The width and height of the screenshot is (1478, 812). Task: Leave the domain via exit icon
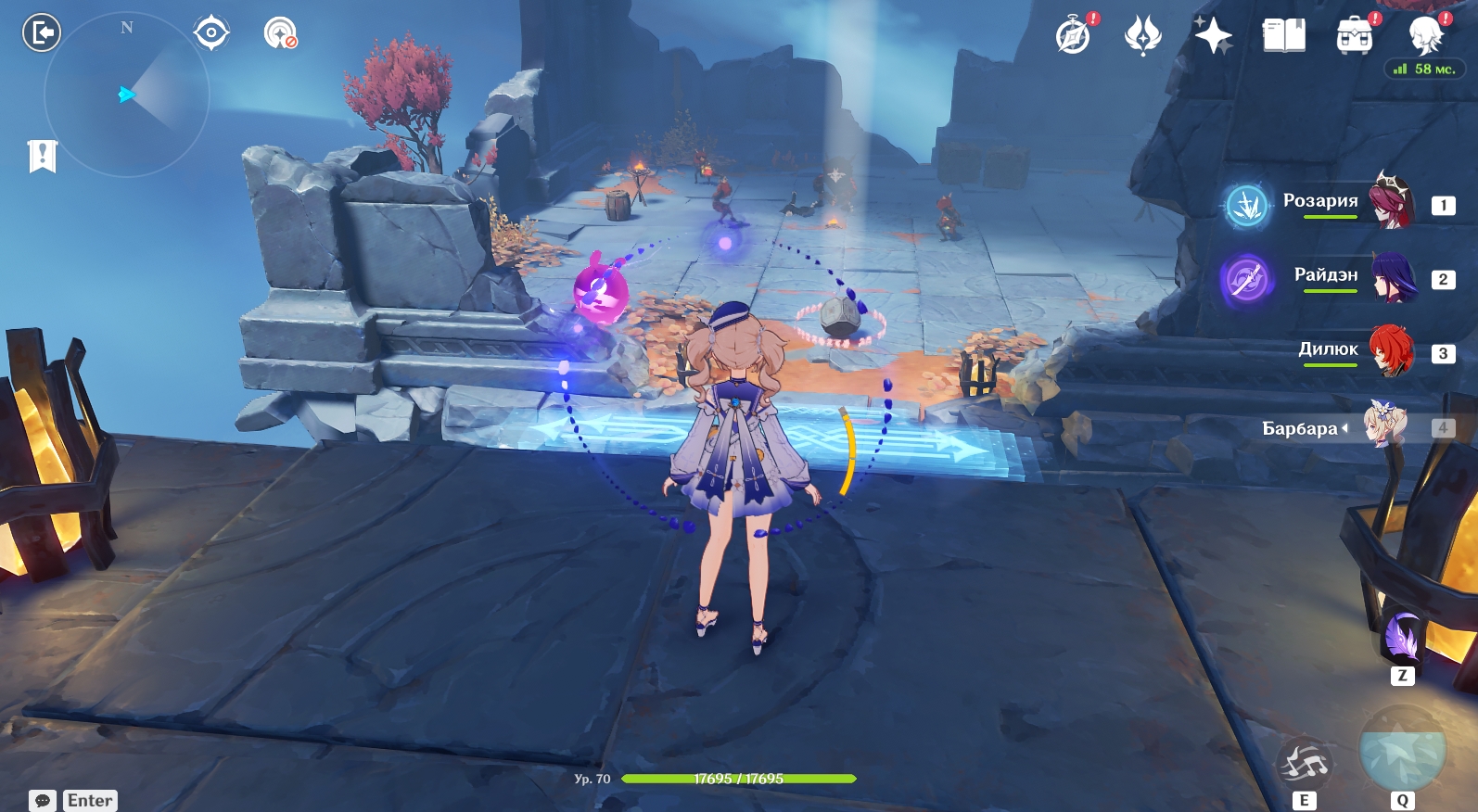tap(41, 33)
